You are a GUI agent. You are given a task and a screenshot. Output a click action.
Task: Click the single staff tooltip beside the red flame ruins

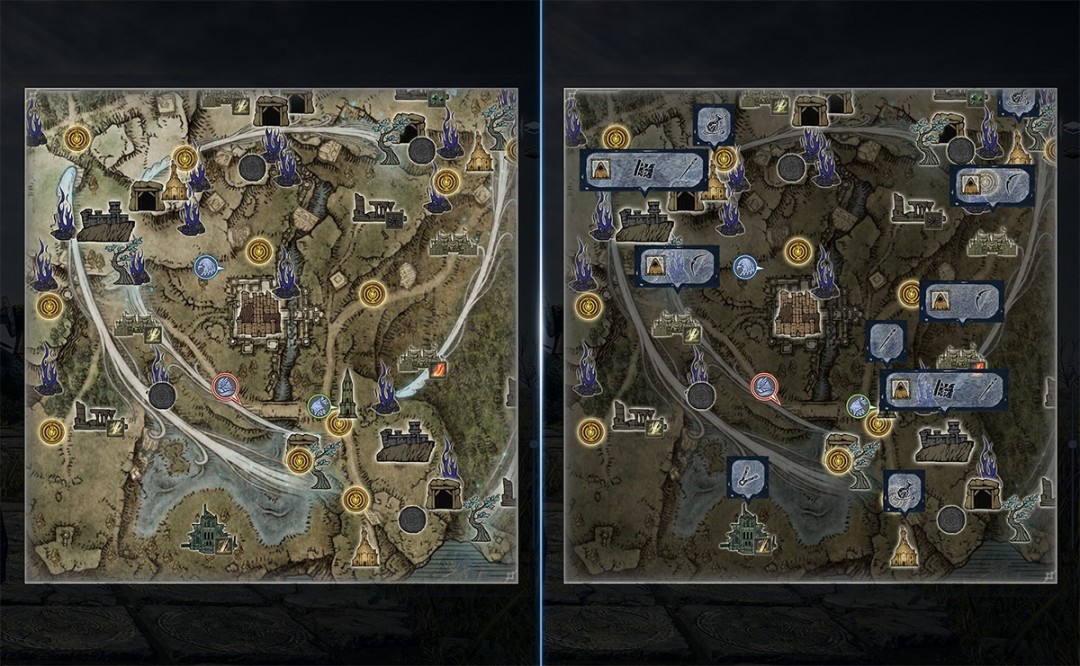coord(886,339)
